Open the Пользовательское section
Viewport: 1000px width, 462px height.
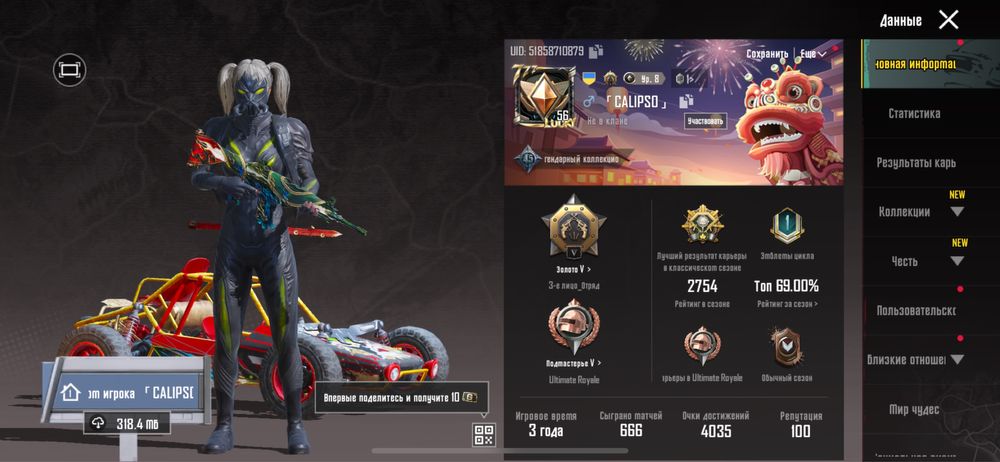tap(916, 311)
